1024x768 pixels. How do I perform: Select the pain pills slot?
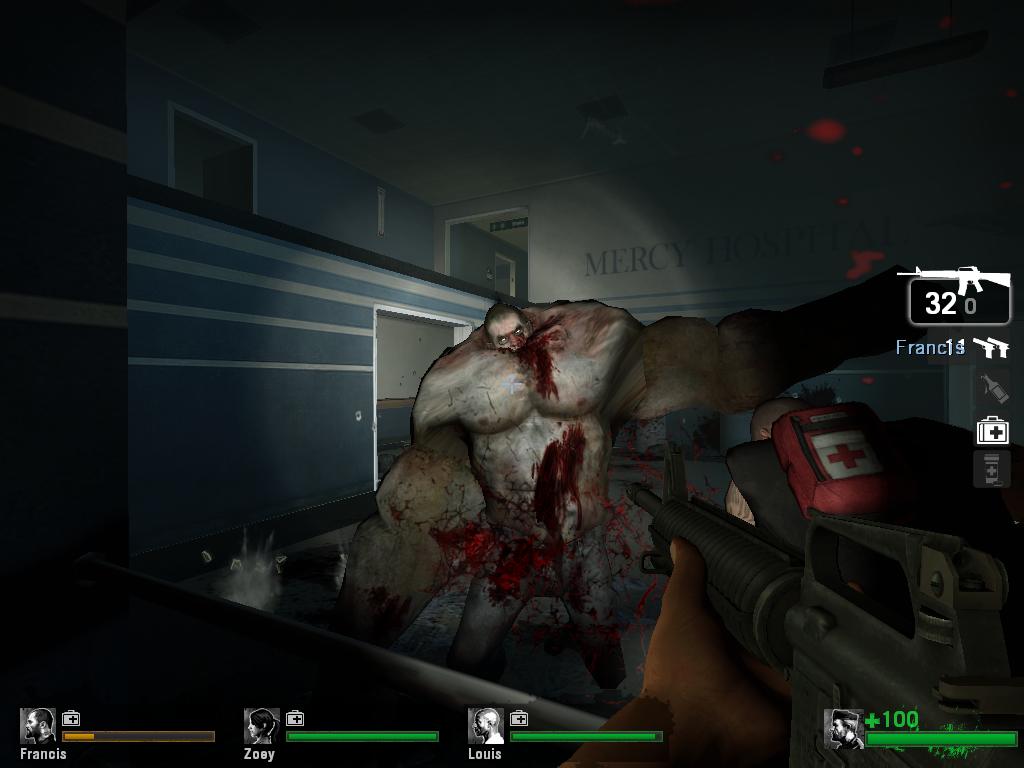[x=991, y=469]
